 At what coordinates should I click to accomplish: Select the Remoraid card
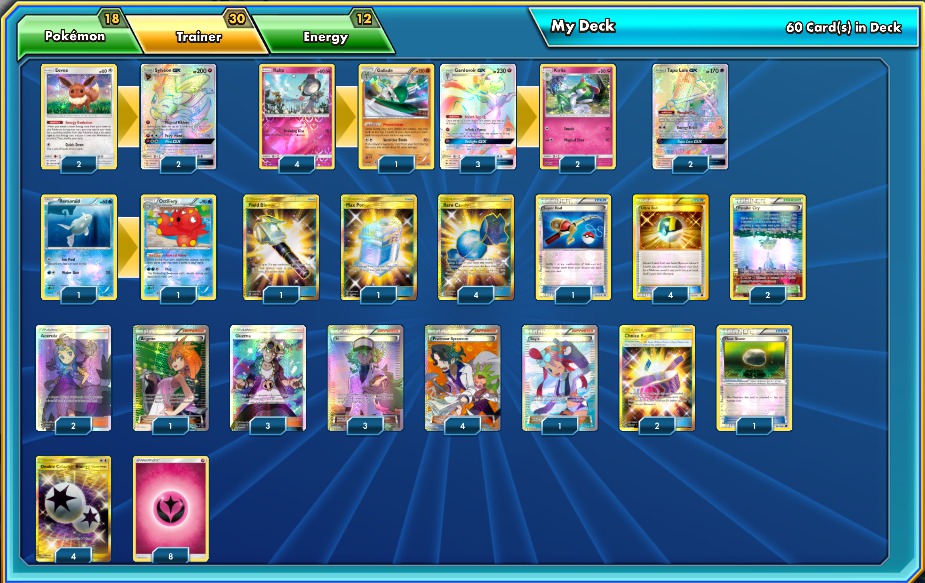[x=79, y=244]
